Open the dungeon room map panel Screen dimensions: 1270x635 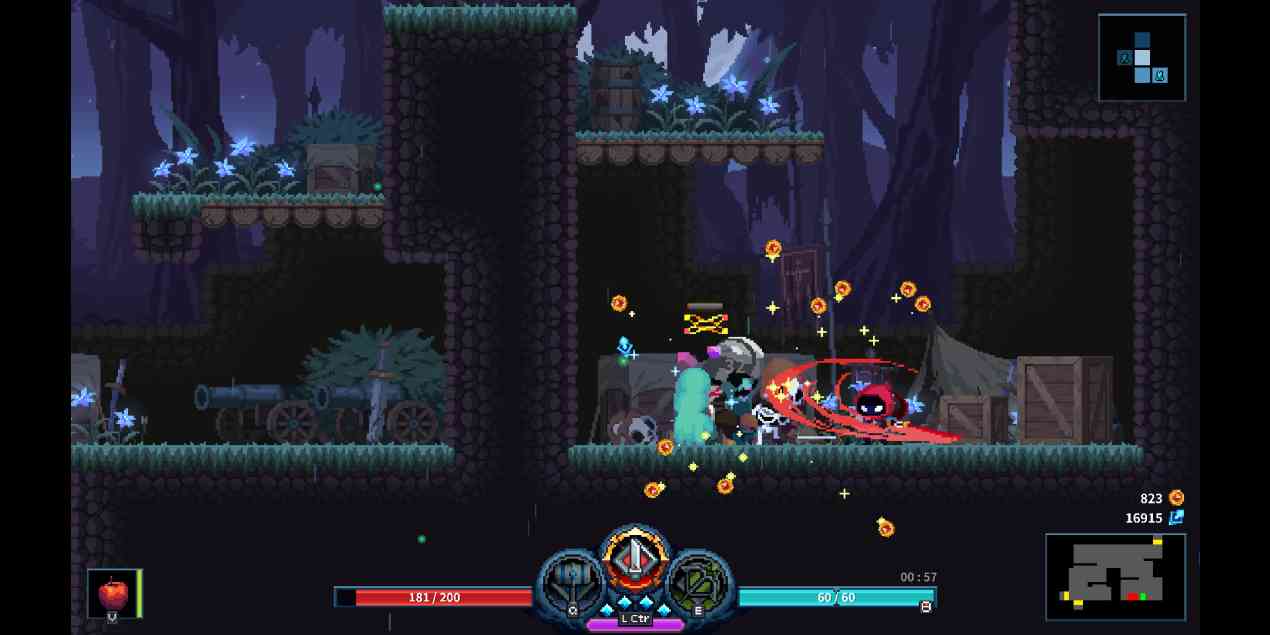point(1141,57)
